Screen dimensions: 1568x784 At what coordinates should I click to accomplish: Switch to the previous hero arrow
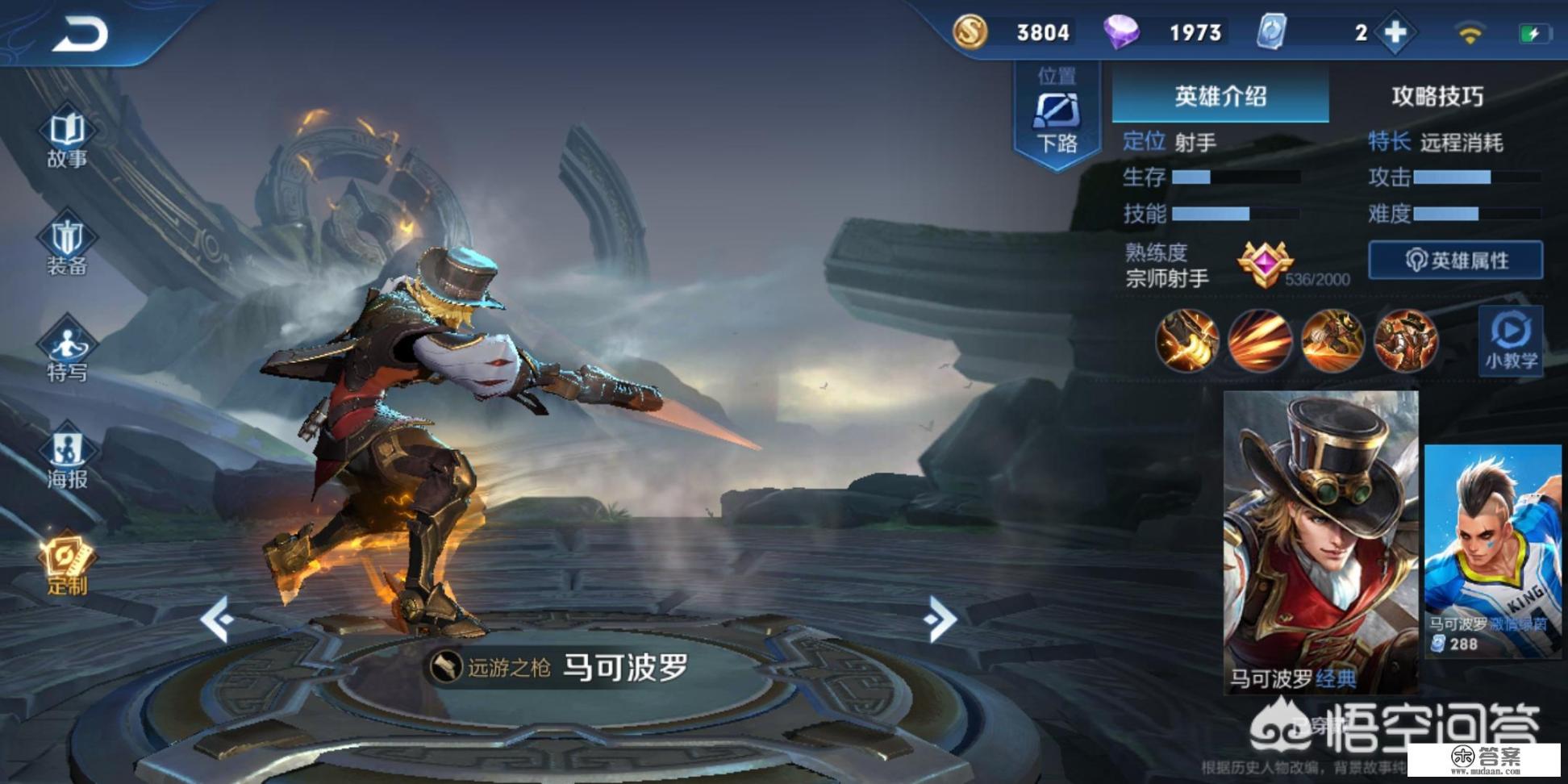[x=218, y=619]
